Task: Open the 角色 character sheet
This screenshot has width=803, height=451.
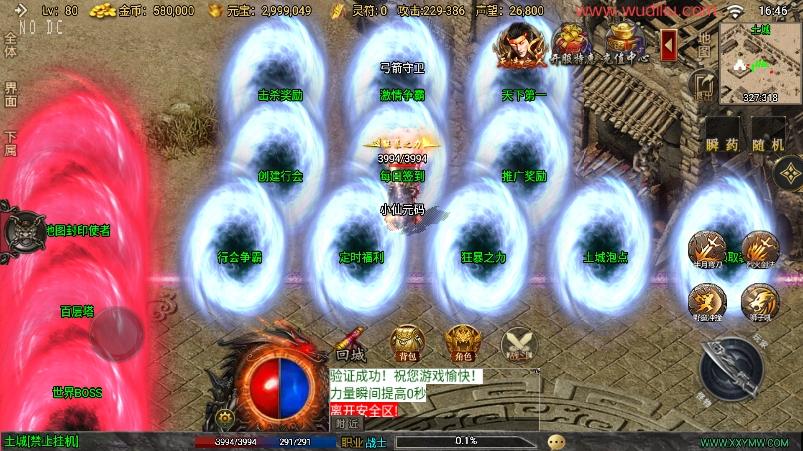Action: click(x=462, y=342)
